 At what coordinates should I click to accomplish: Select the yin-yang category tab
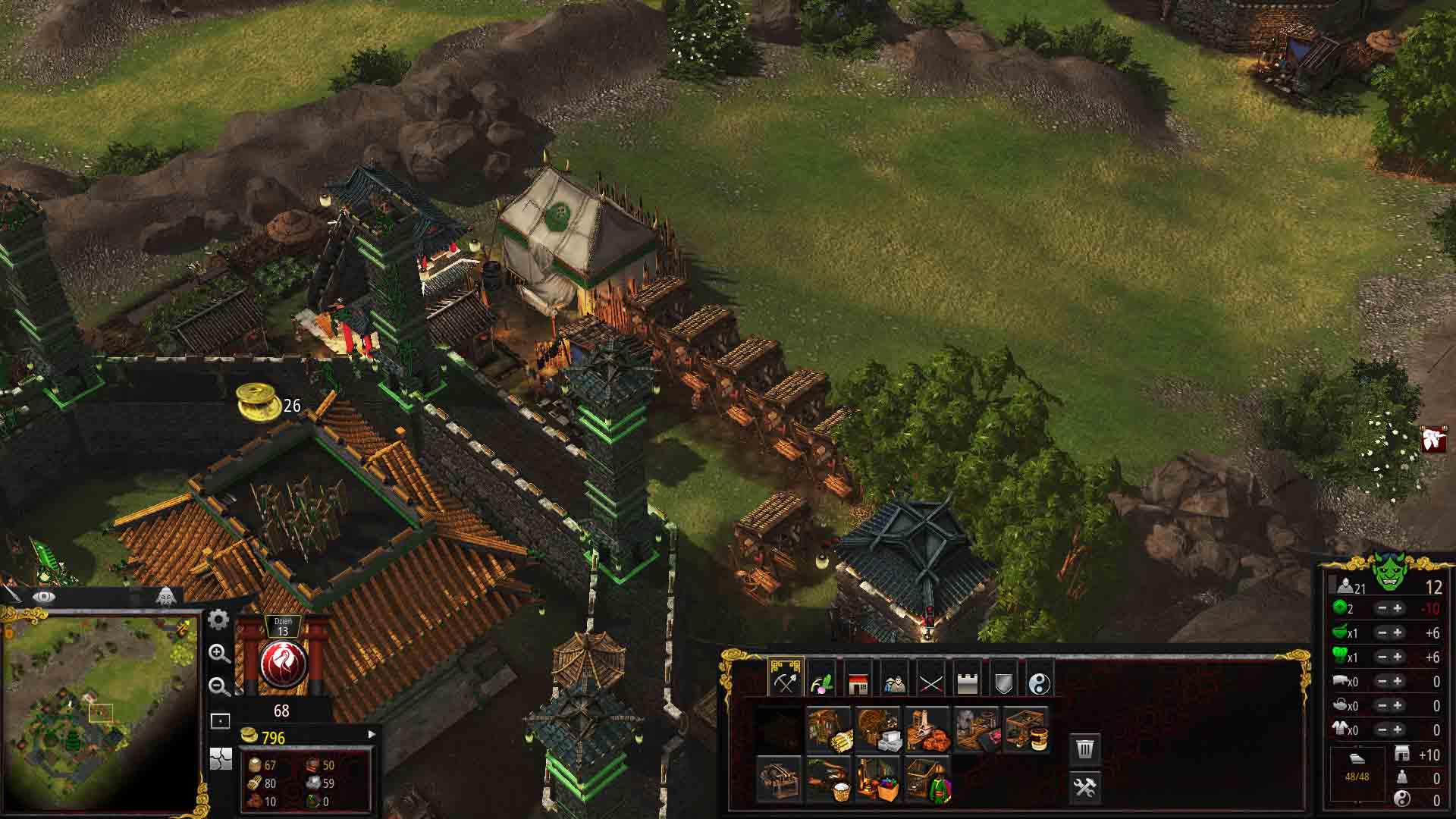pyautogui.click(x=1040, y=682)
